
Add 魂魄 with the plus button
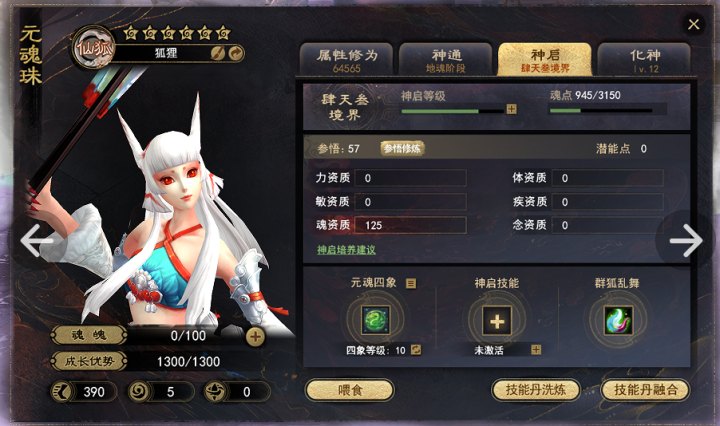coord(255,336)
